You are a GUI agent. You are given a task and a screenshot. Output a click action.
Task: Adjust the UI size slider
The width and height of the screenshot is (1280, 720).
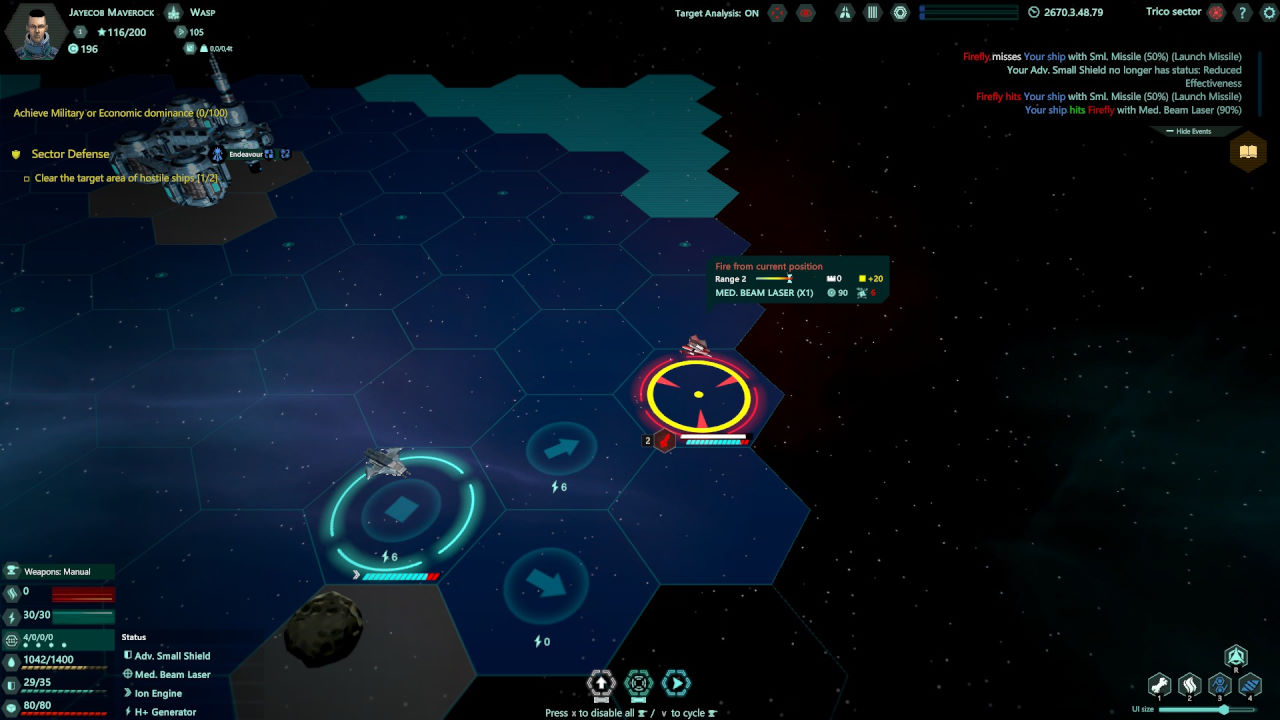pos(1222,709)
